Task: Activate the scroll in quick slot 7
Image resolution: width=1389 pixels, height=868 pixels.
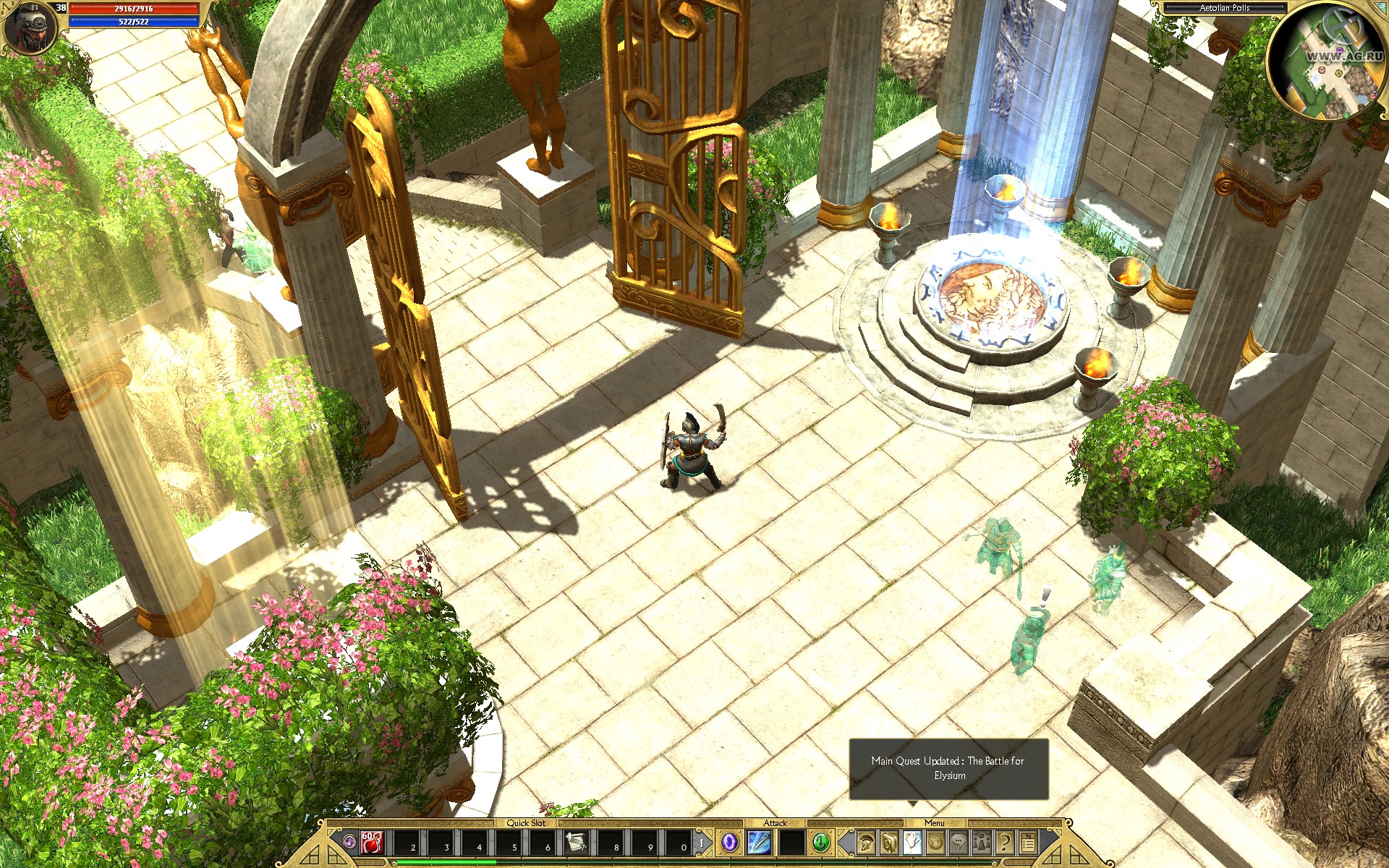Action: pyautogui.click(x=576, y=844)
